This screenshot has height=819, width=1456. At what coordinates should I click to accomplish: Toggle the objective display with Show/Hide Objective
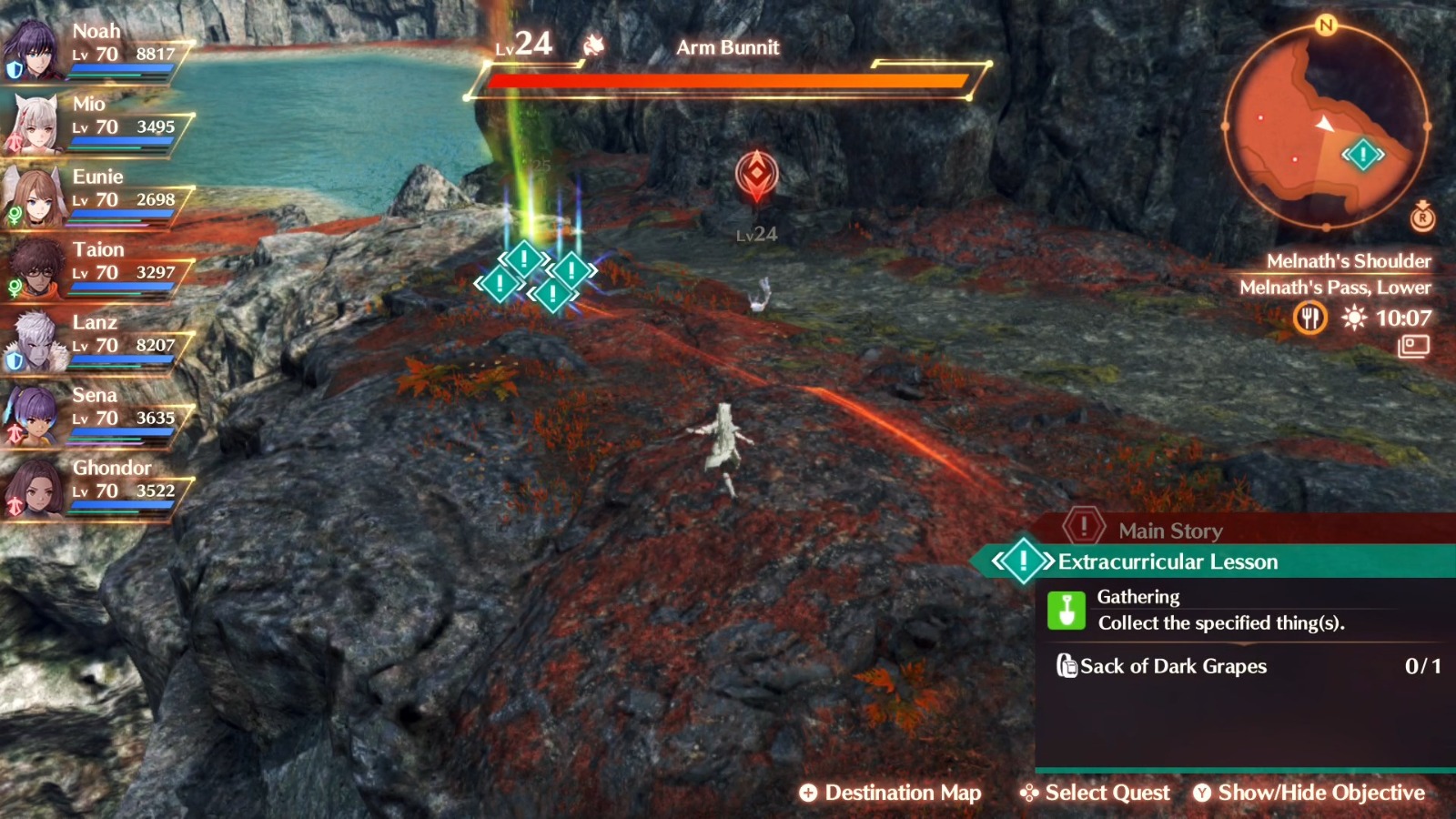[x=1310, y=793]
